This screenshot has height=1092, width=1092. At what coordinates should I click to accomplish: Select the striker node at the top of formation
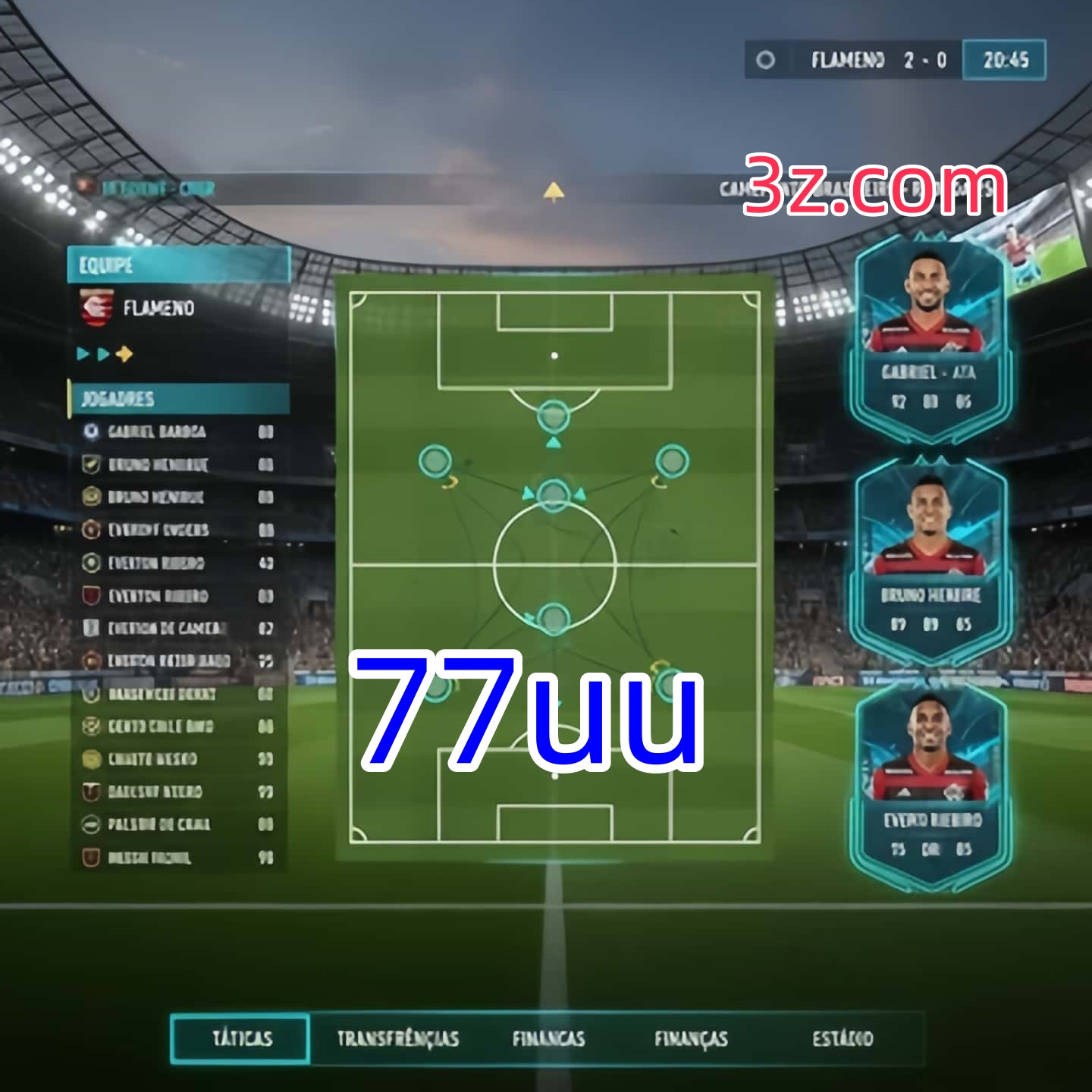[552, 416]
